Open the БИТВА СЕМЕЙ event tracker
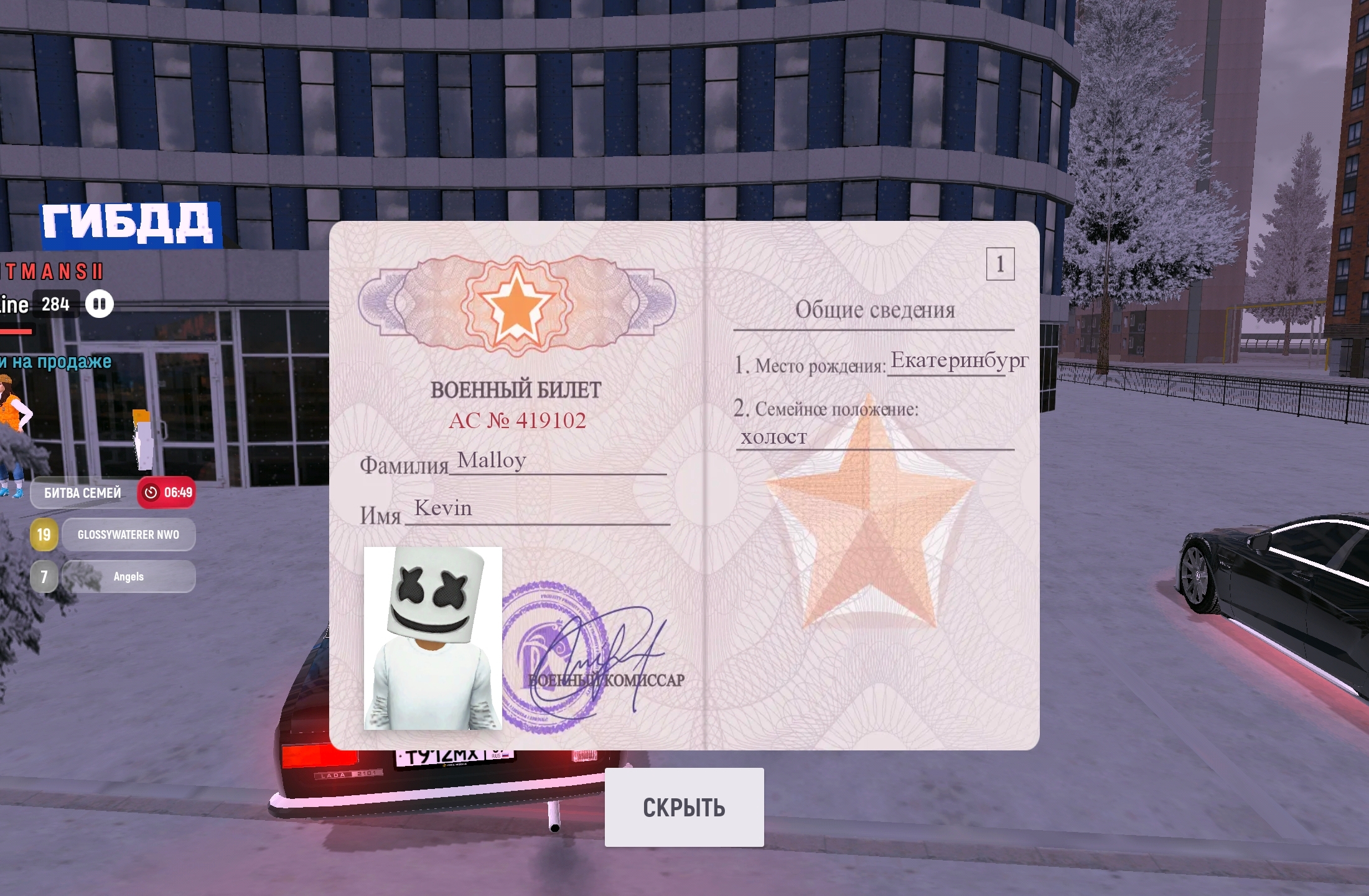This screenshot has width=1369, height=896. [x=83, y=493]
